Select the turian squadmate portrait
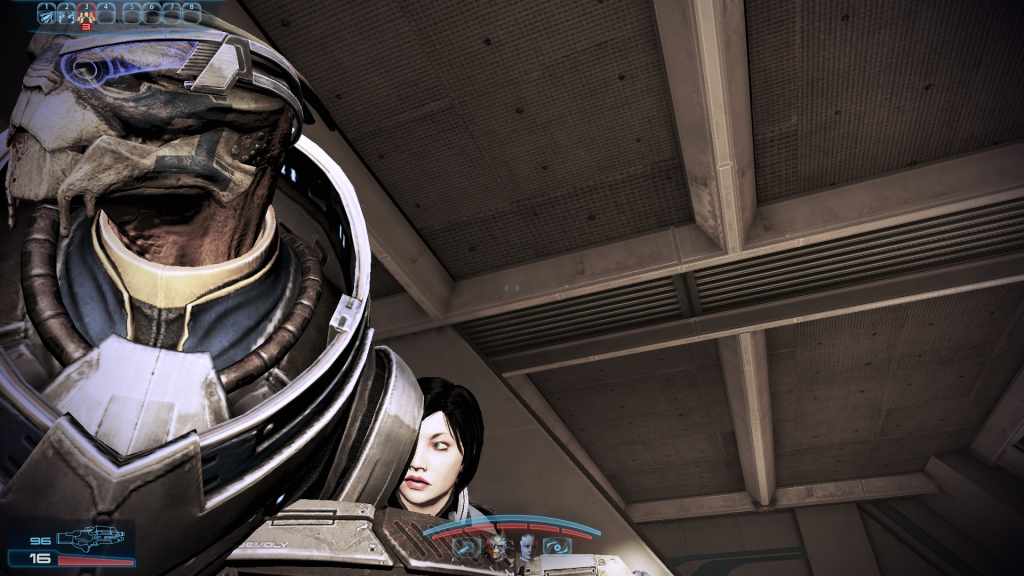The height and width of the screenshot is (576, 1024). 497,546
